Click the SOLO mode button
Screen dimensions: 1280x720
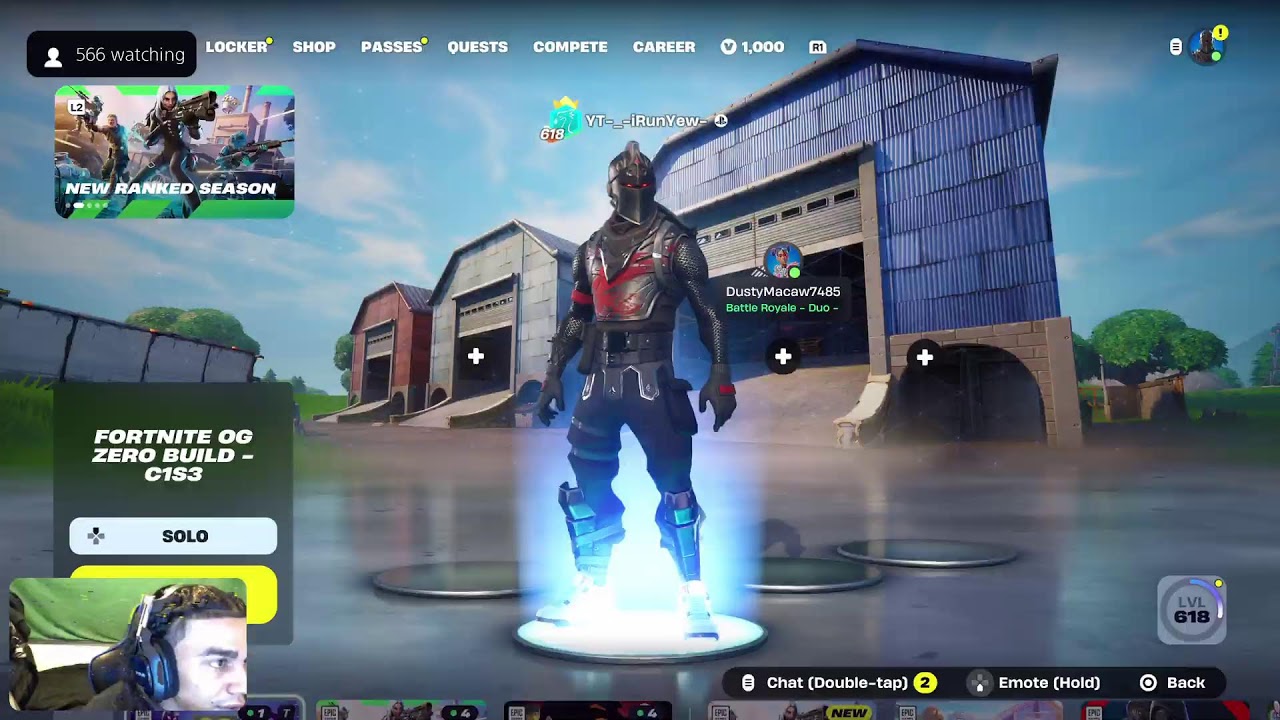coord(172,536)
